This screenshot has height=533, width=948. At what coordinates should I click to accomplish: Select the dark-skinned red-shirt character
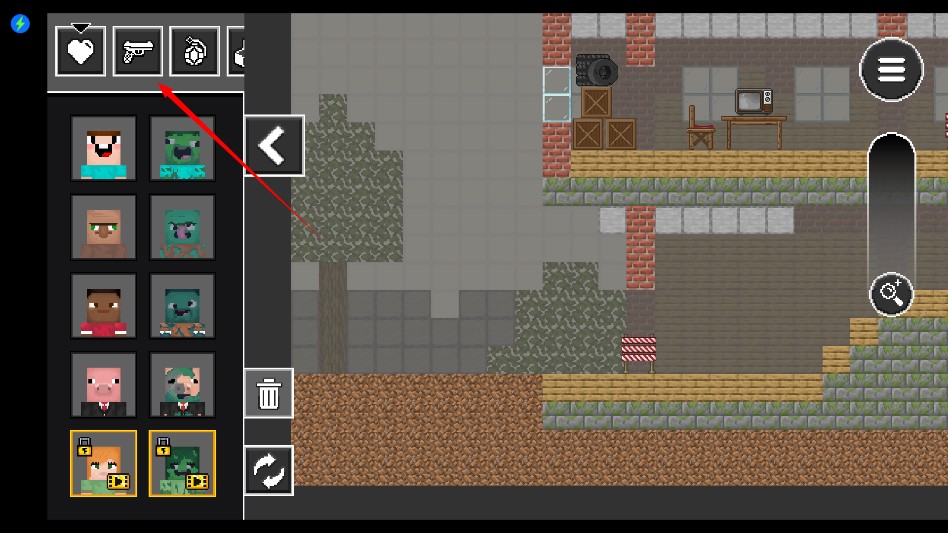(104, 306)
